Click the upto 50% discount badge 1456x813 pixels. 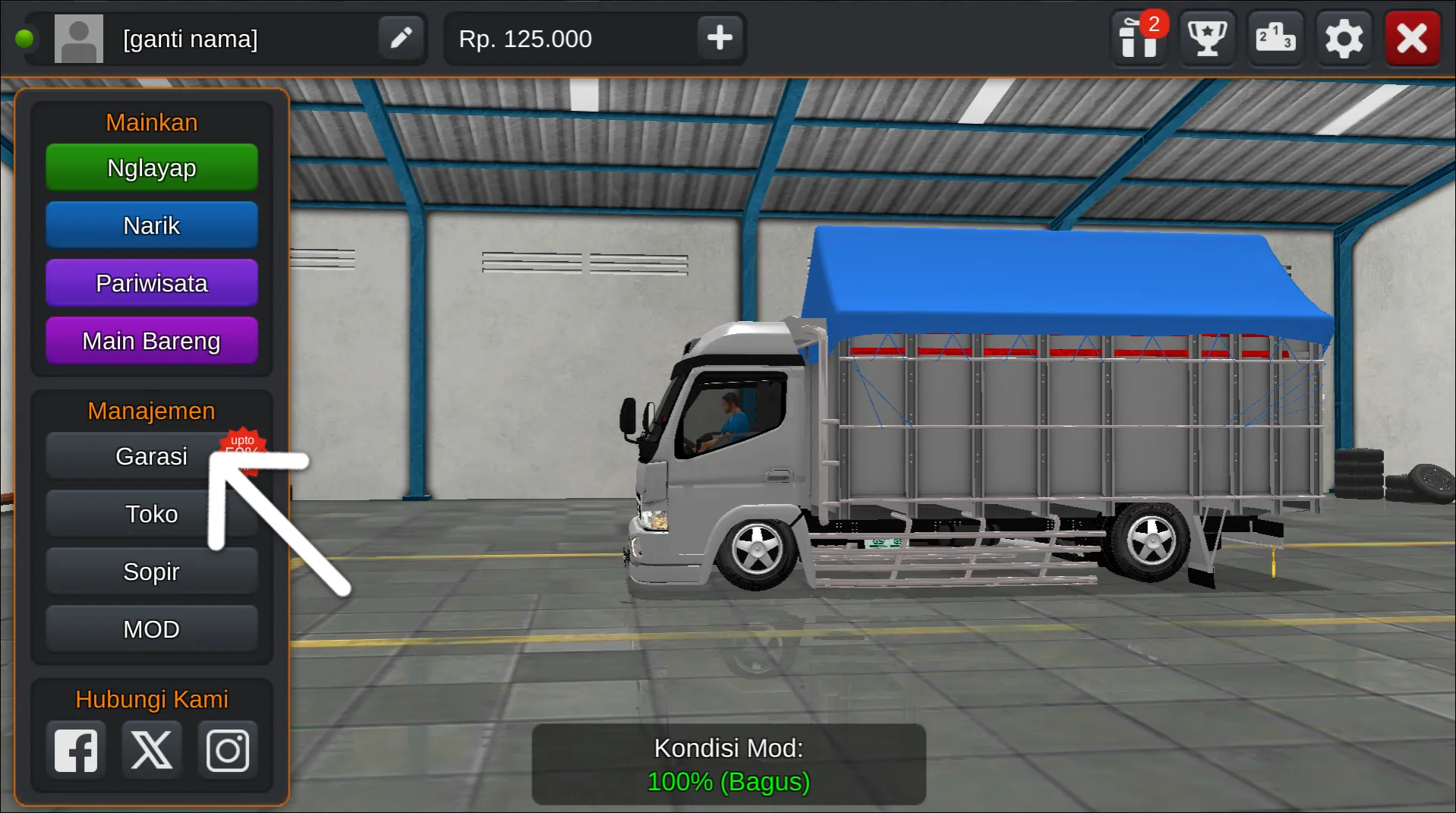click(243, 449)
